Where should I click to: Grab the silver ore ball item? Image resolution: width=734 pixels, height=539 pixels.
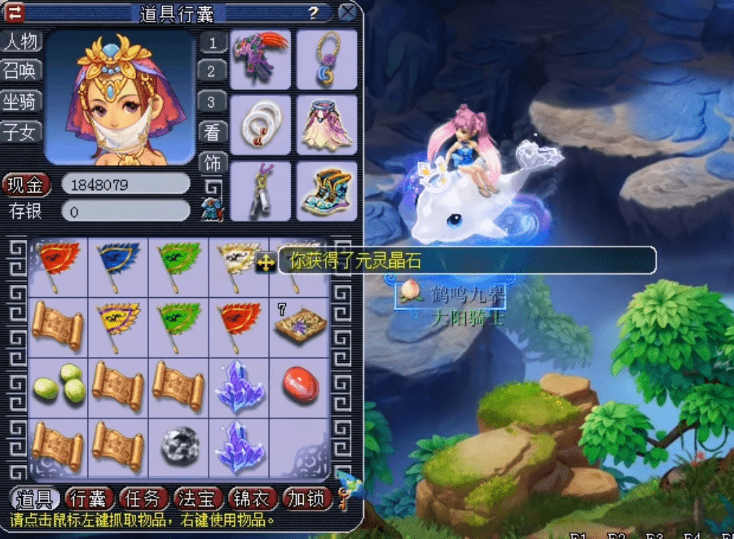(x=179, y=444)
